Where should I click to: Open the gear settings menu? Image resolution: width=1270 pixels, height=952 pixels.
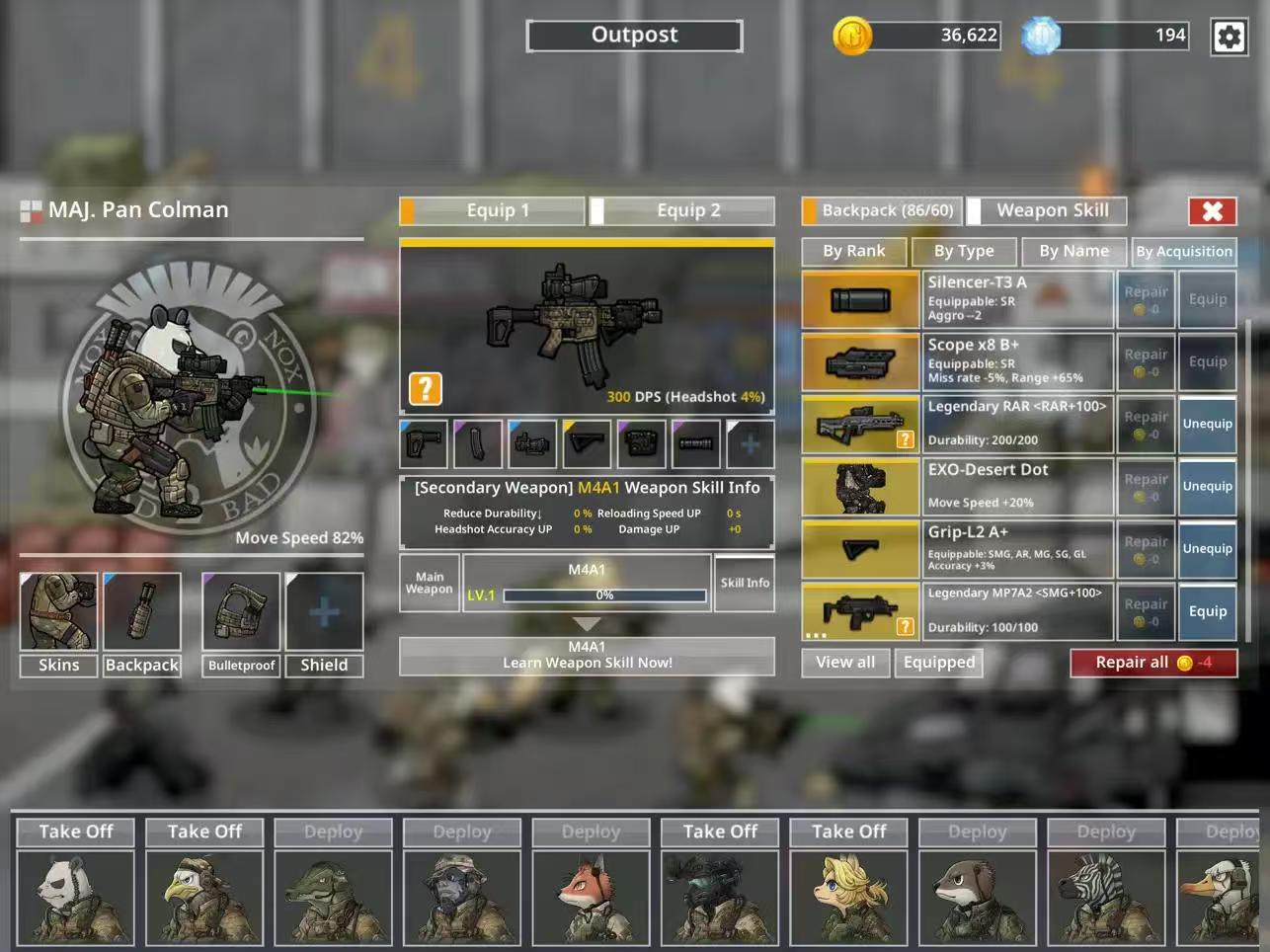pos(1229,38)
